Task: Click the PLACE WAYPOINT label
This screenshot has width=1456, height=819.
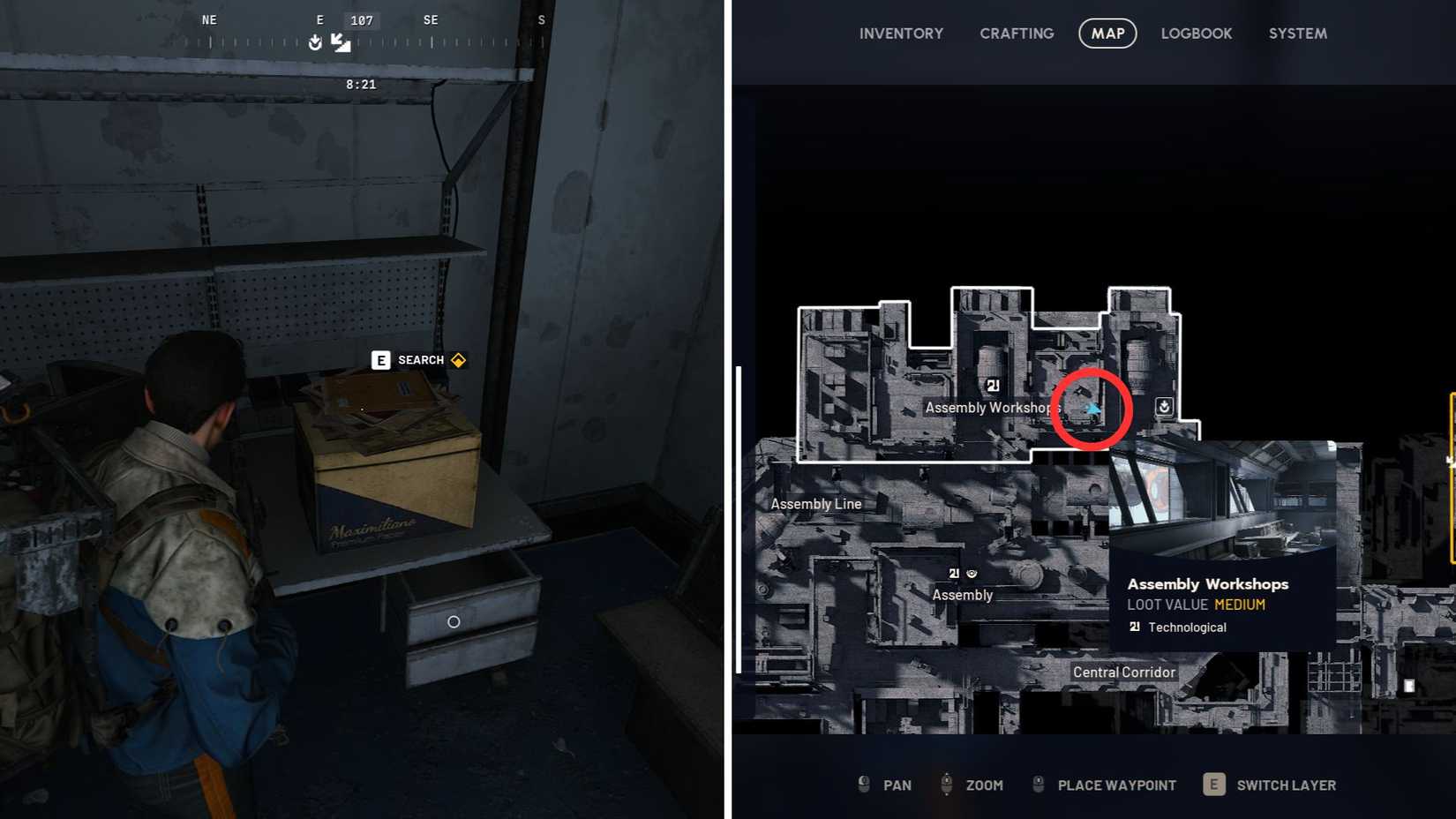Action: coord(1117,785)
